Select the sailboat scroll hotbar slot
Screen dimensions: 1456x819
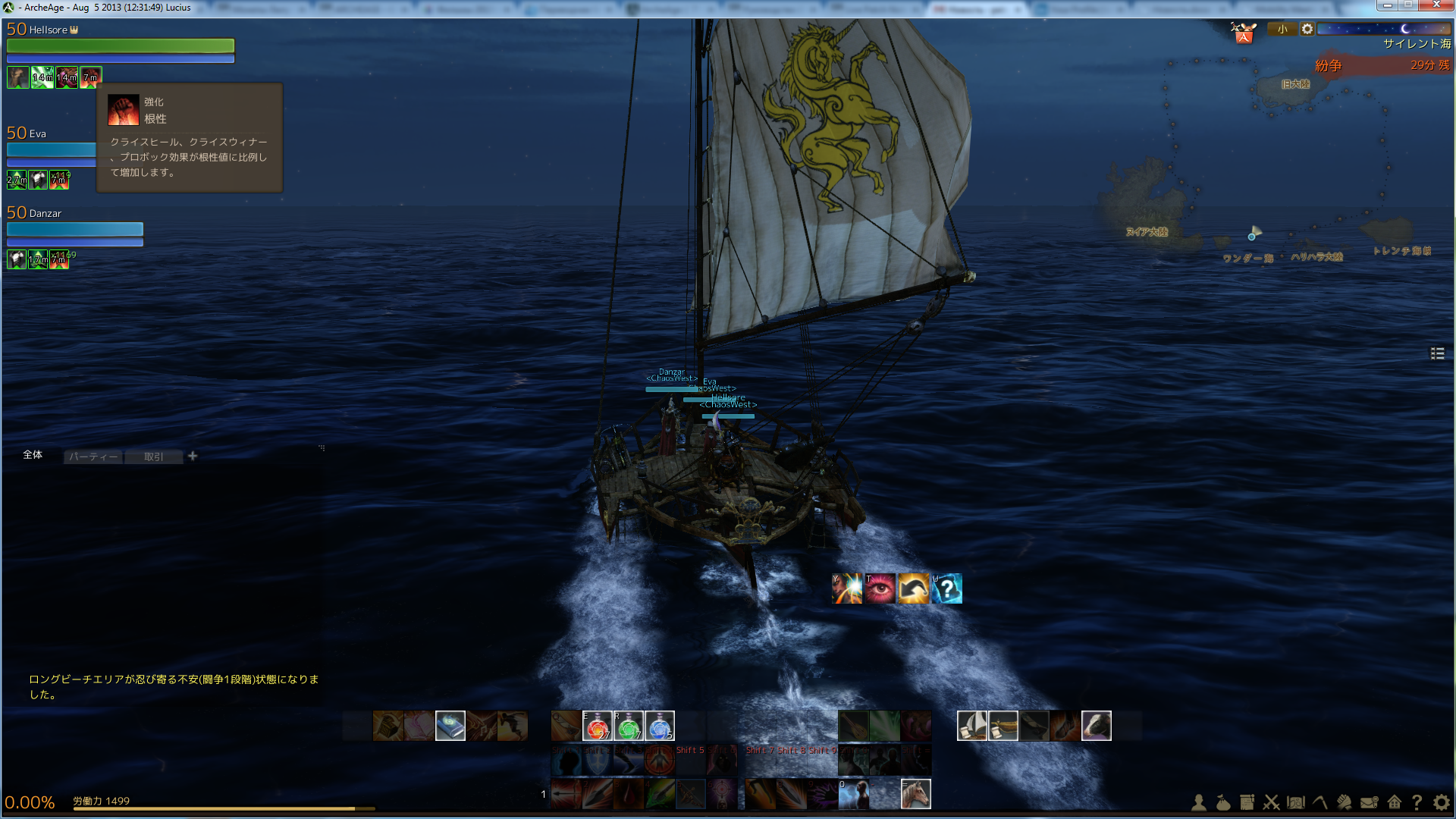click(971, 726)
